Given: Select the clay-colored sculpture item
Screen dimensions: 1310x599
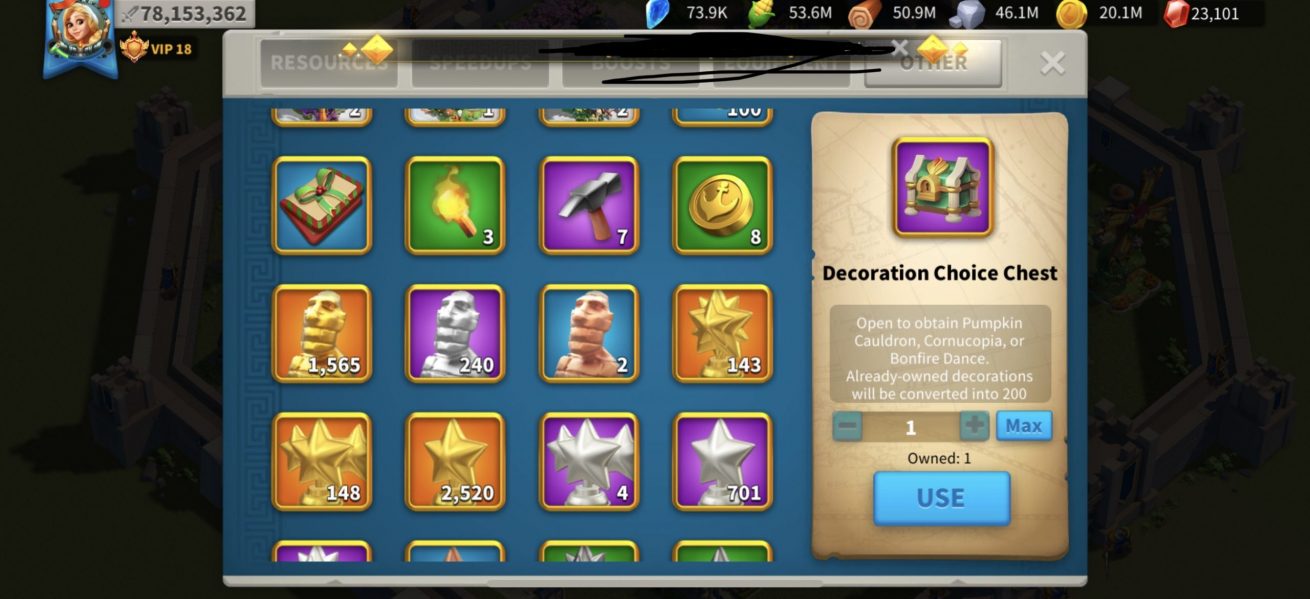Looking at the screenshot, I should coord(589,333).
